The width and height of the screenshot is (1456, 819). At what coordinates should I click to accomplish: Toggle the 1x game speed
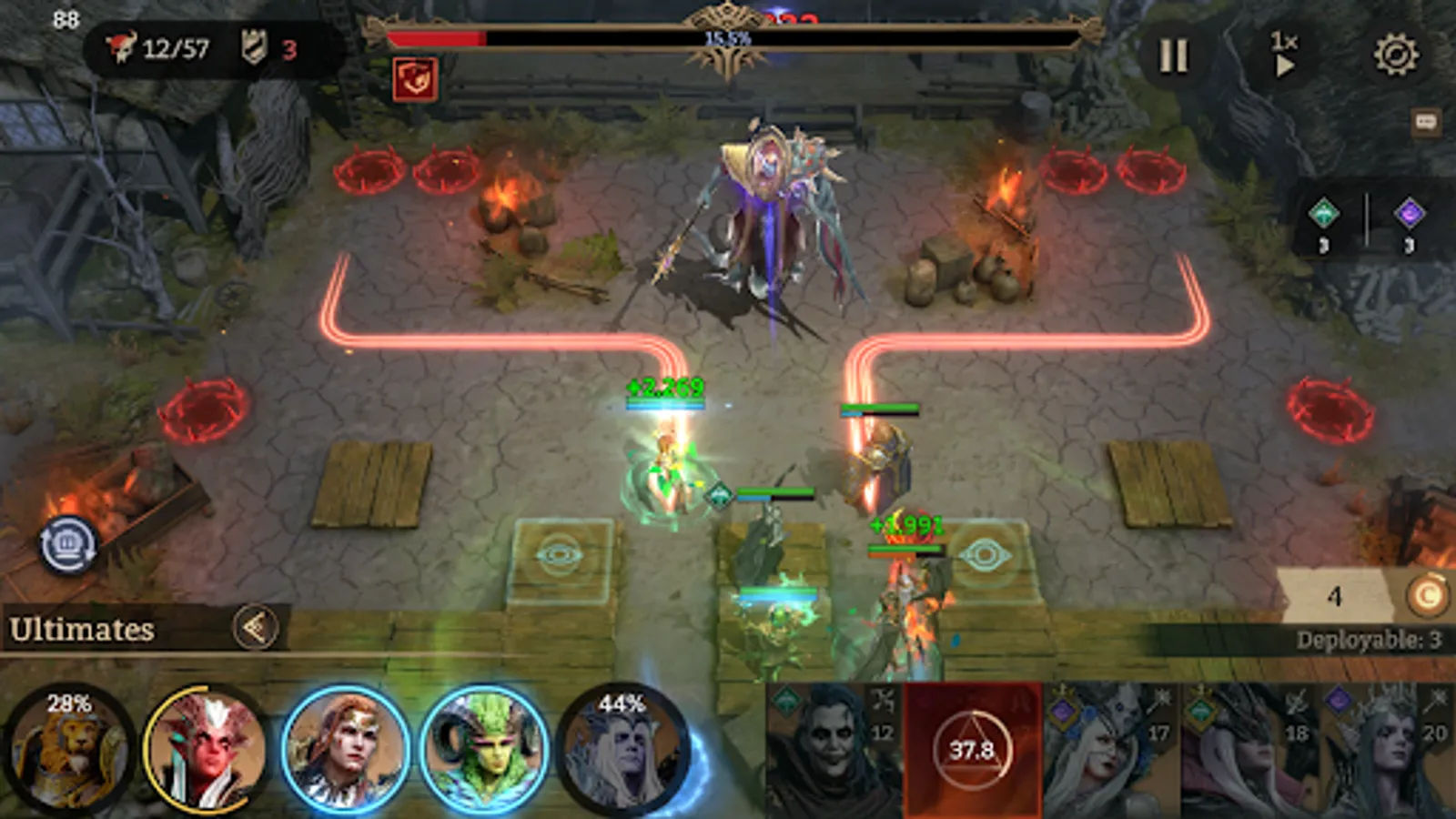tap(1284, 55)
